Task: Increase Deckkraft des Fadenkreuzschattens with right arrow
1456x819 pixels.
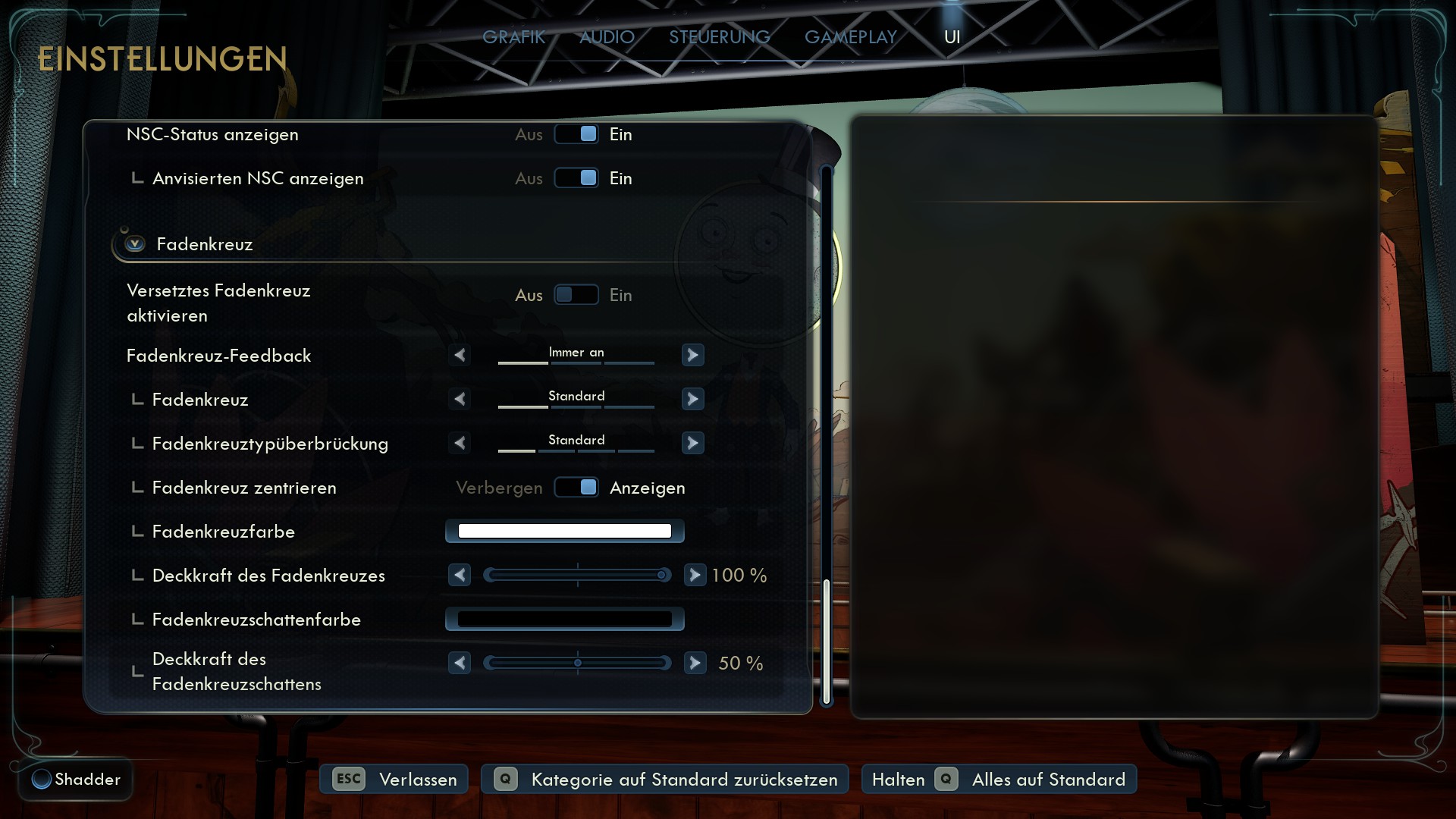Action: (695, 664)
